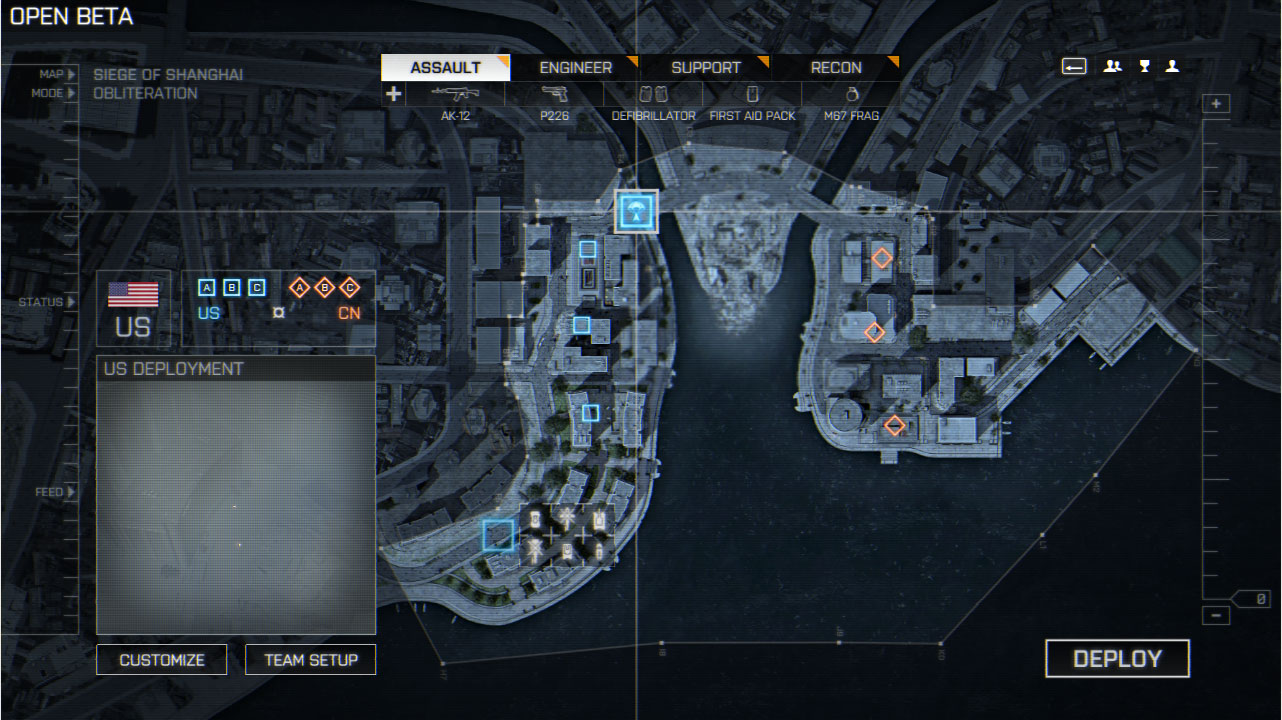Select the M67 Frag grenade slot

(x=851, y=102)
